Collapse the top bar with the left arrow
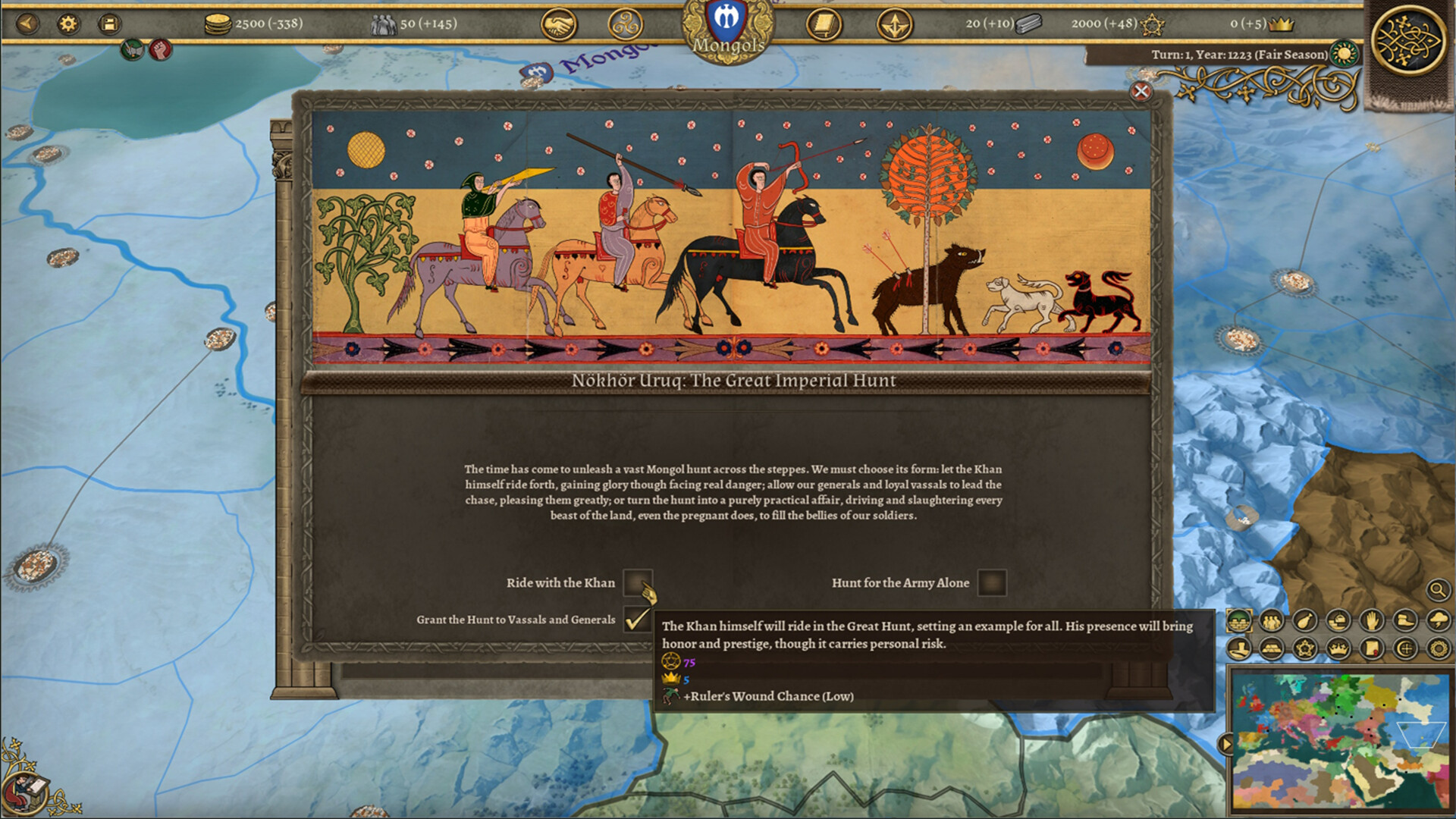1456x819 pixels. tap(27, 23)
